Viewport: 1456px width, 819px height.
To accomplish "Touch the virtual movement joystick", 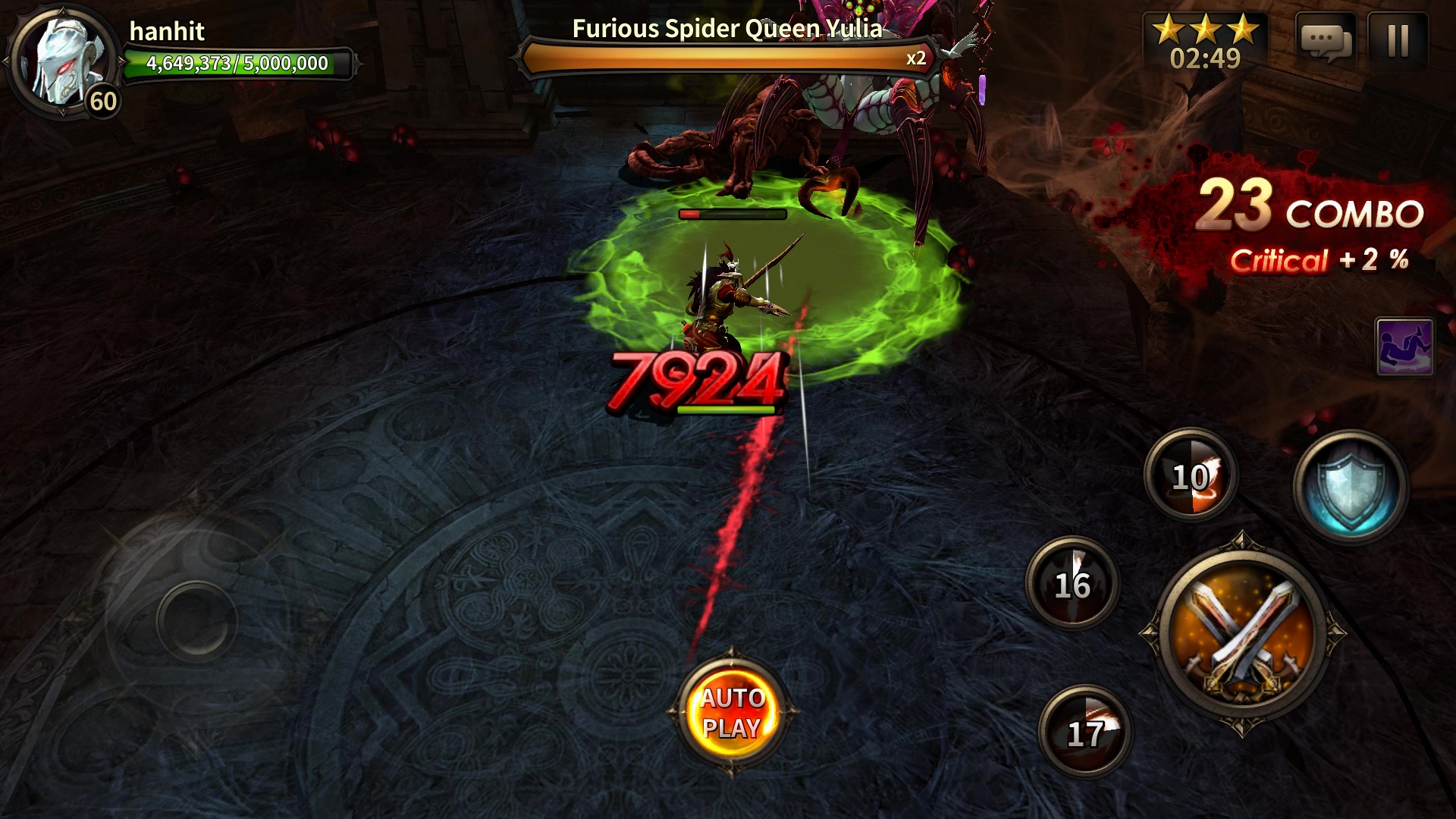I will coord(196,620).
